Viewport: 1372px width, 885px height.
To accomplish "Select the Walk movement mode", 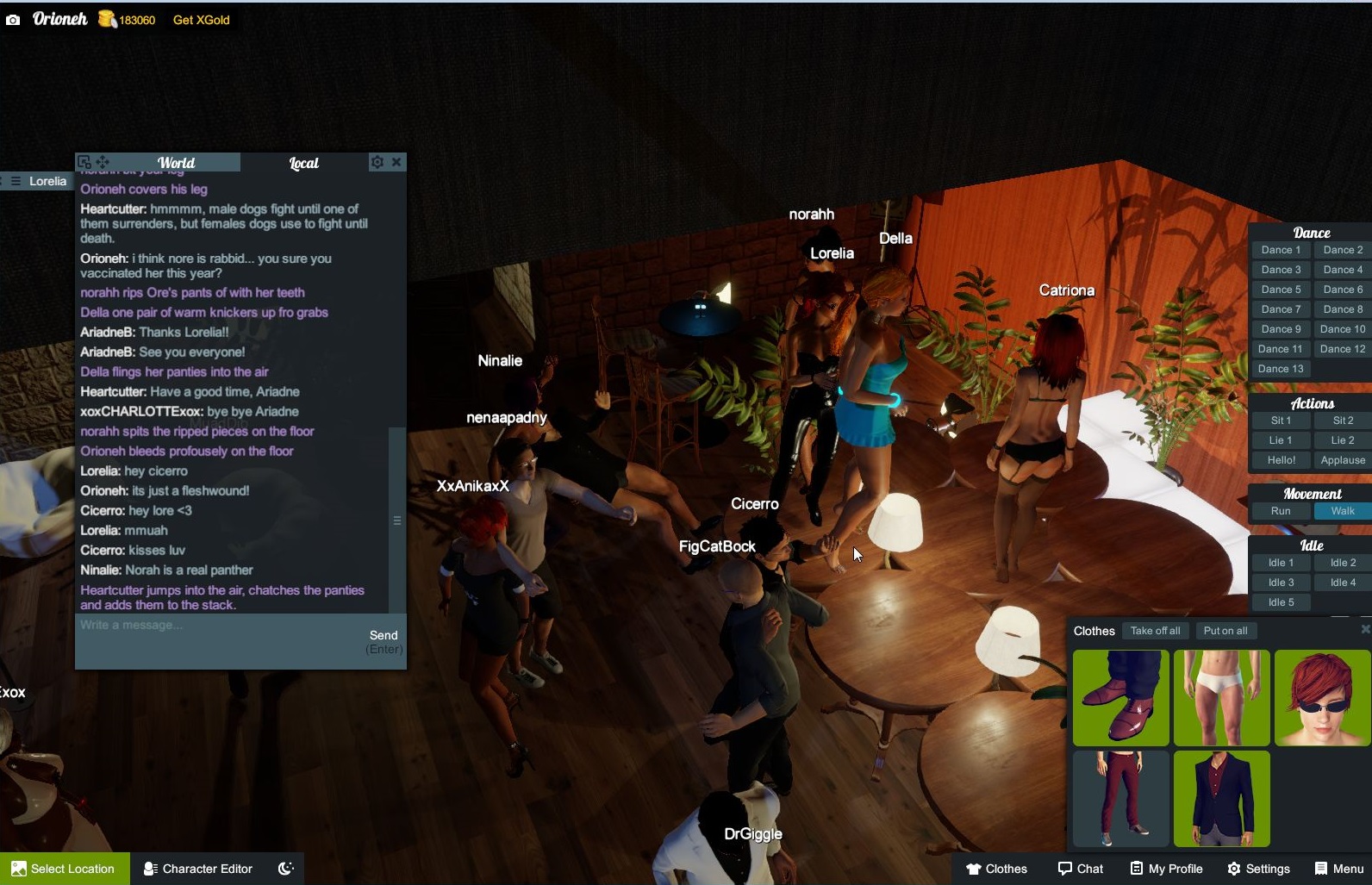I will (1341, 510).
